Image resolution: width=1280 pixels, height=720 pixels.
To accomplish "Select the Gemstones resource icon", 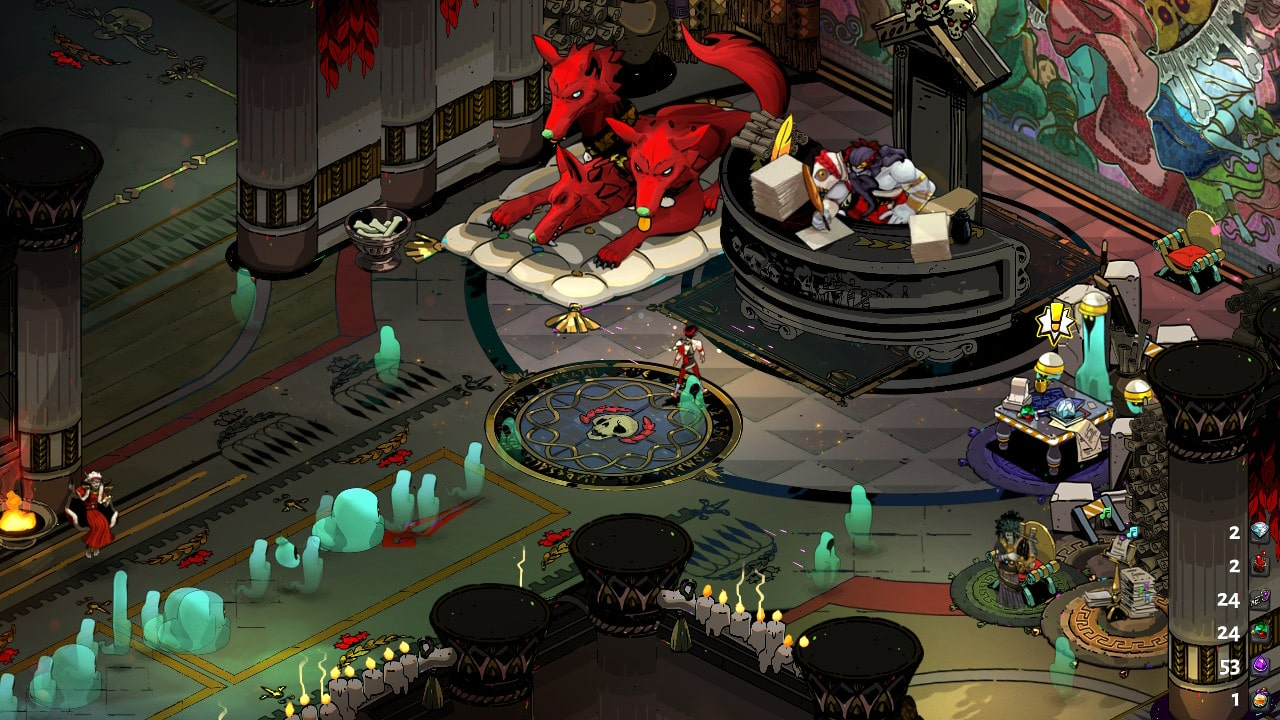I will click(x=1260, y=632).
